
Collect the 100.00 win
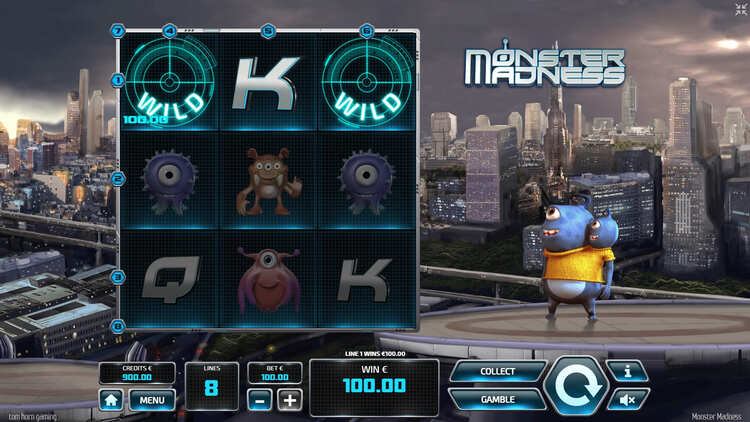(x=497, y=372)
